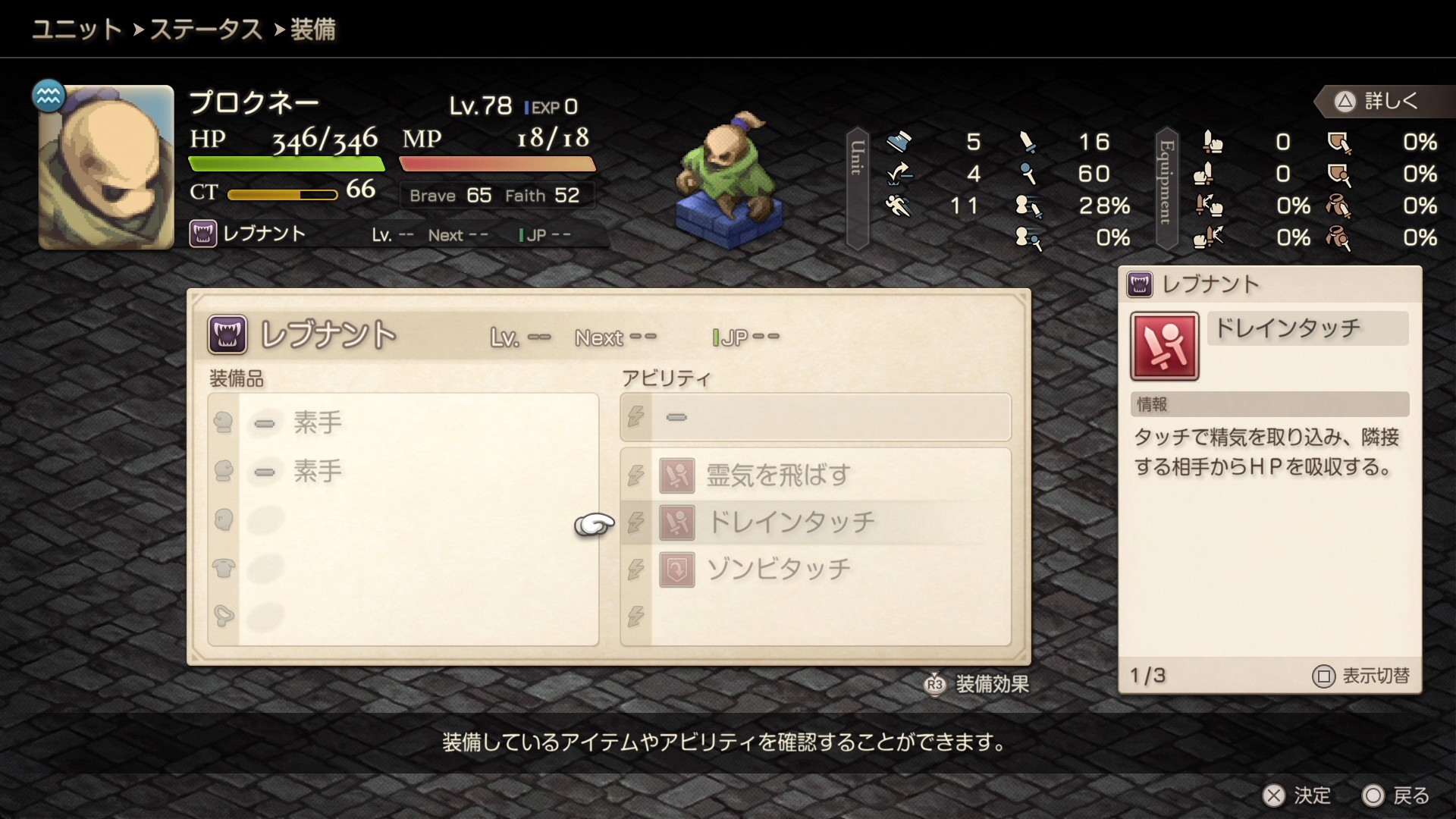Confirm with the 決定 button
Screen dimensions: 1456x819
1297,795
